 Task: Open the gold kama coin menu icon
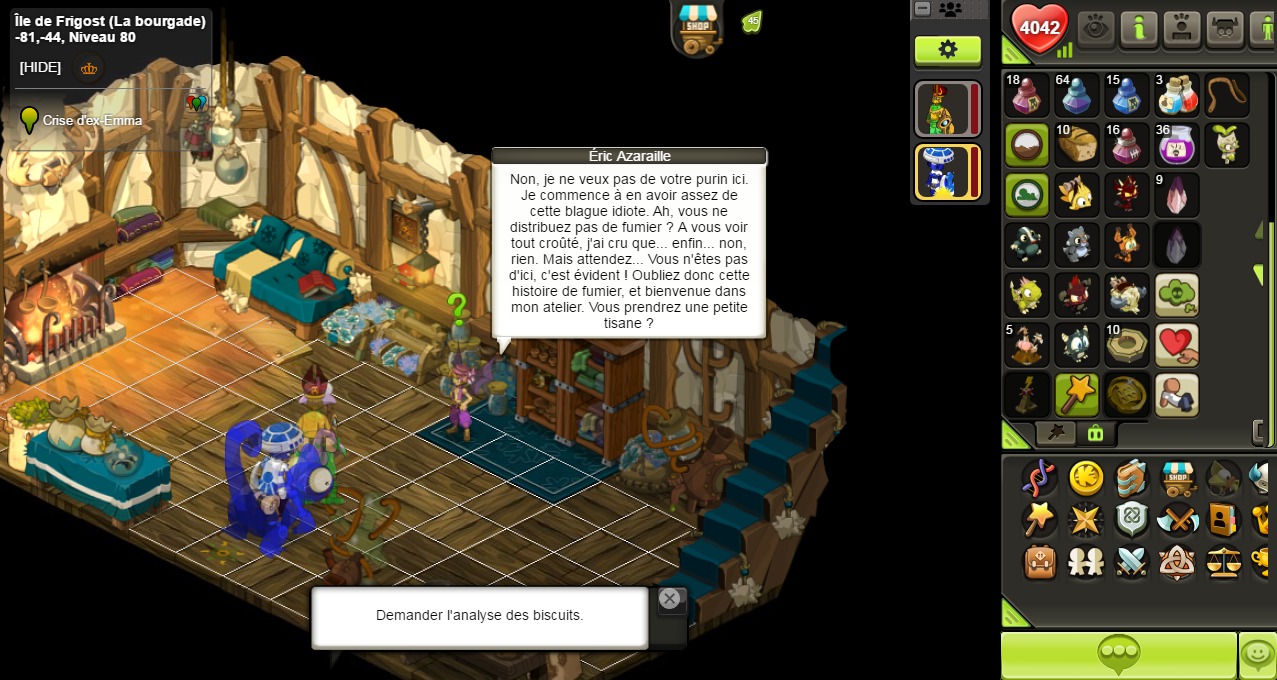click(1086, 478)
